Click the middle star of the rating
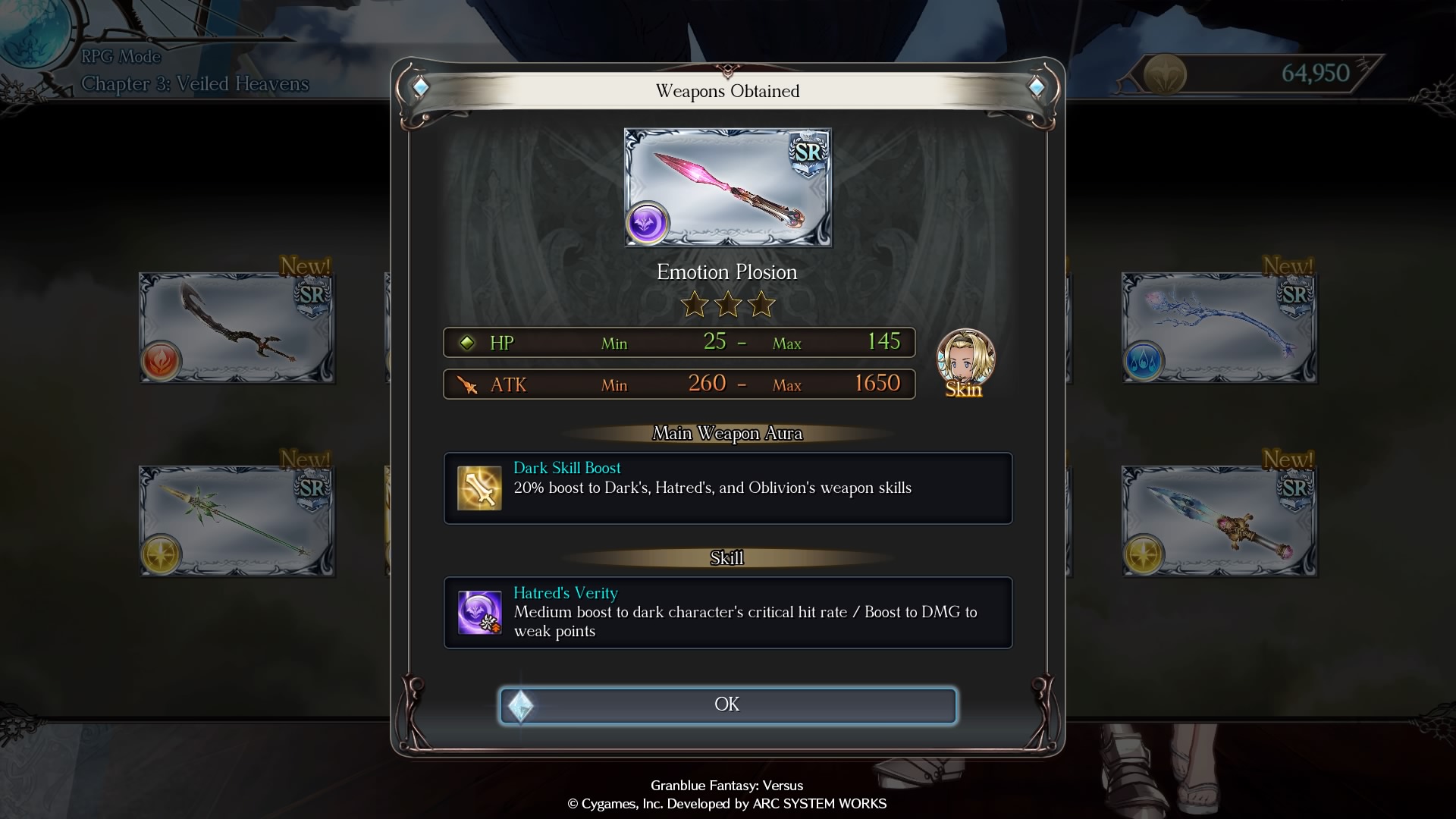1456x819 pixels. click(x=728, y=304)
